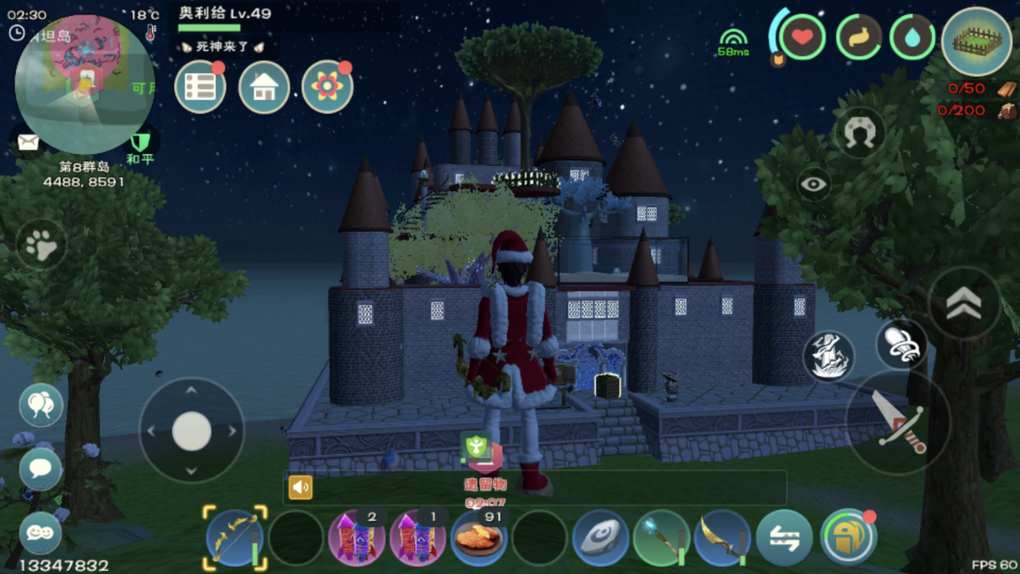Image resolution: width=1020 pixels, height=574 pixels.
Task: Open the task list menu button
Action: coord(200,87)
